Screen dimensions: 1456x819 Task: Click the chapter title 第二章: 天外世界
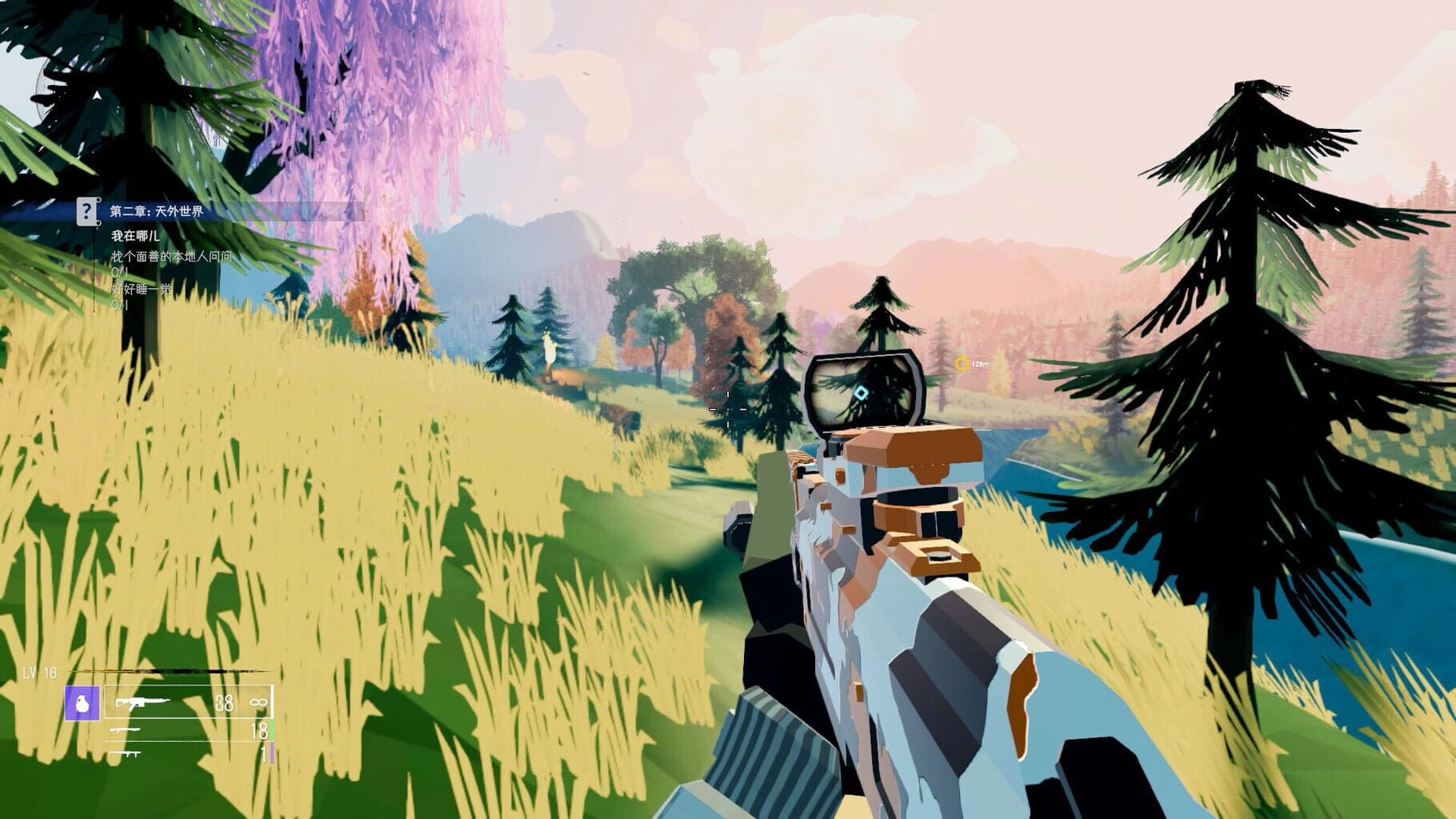point(157,211)
